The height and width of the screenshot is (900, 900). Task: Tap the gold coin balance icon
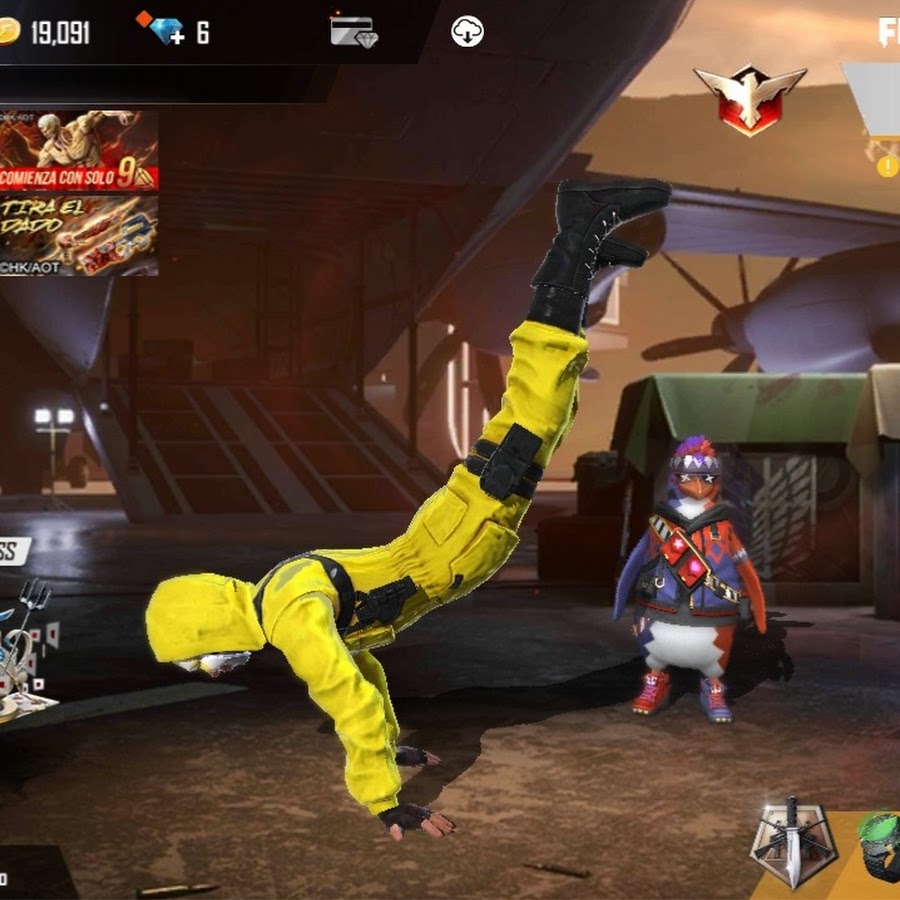[x=8, y=32]
